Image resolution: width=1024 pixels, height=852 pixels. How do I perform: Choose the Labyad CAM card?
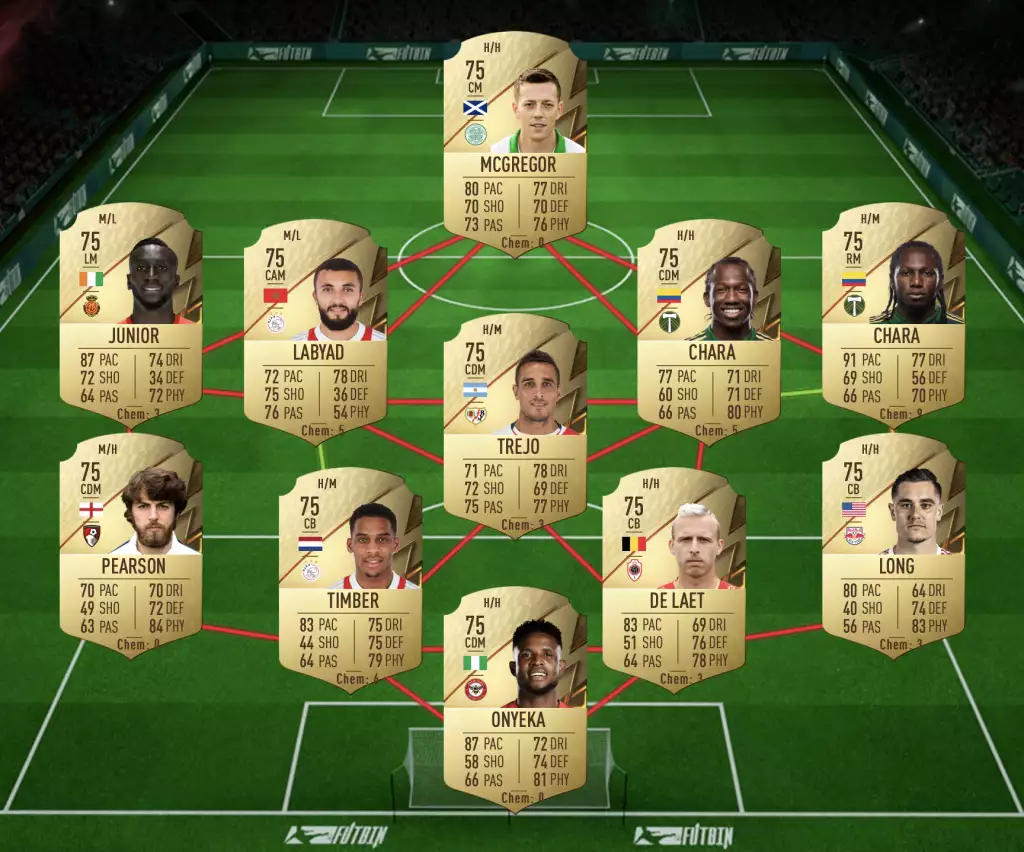[x=315, y=330]
